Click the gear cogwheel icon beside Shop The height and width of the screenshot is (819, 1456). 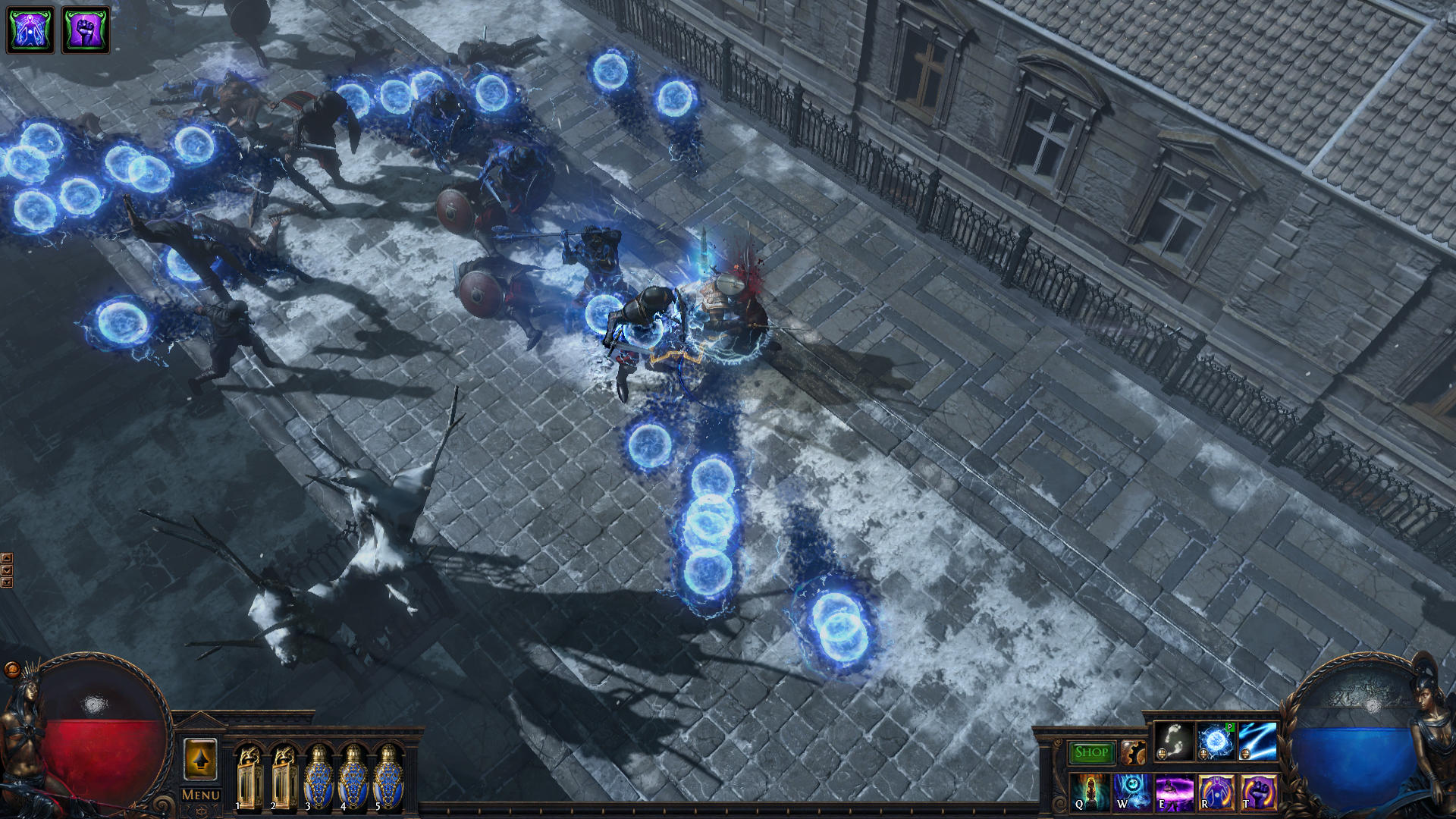coord(1134,753)
